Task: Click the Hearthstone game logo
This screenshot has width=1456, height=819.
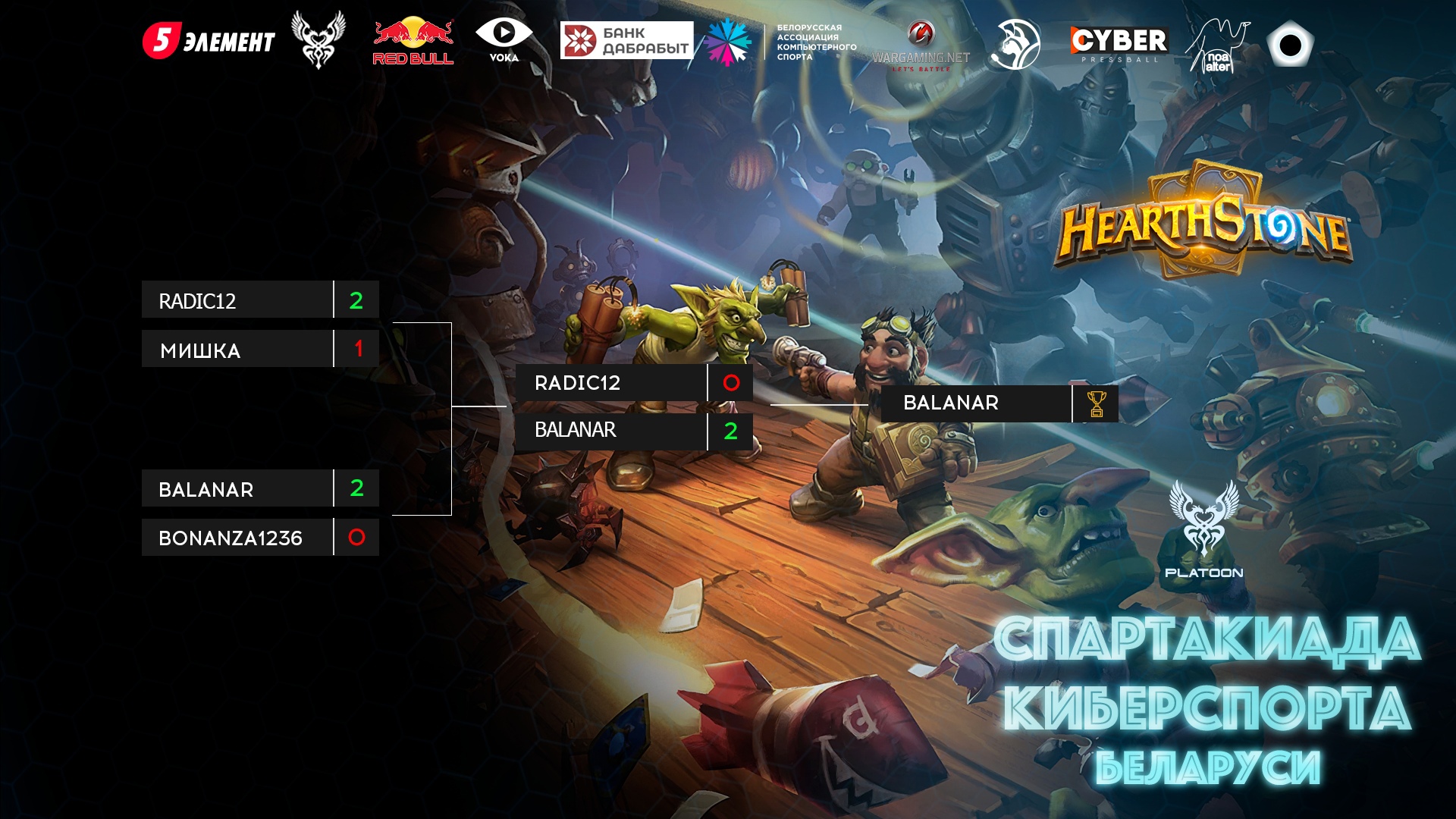Action: [1203, 222]
